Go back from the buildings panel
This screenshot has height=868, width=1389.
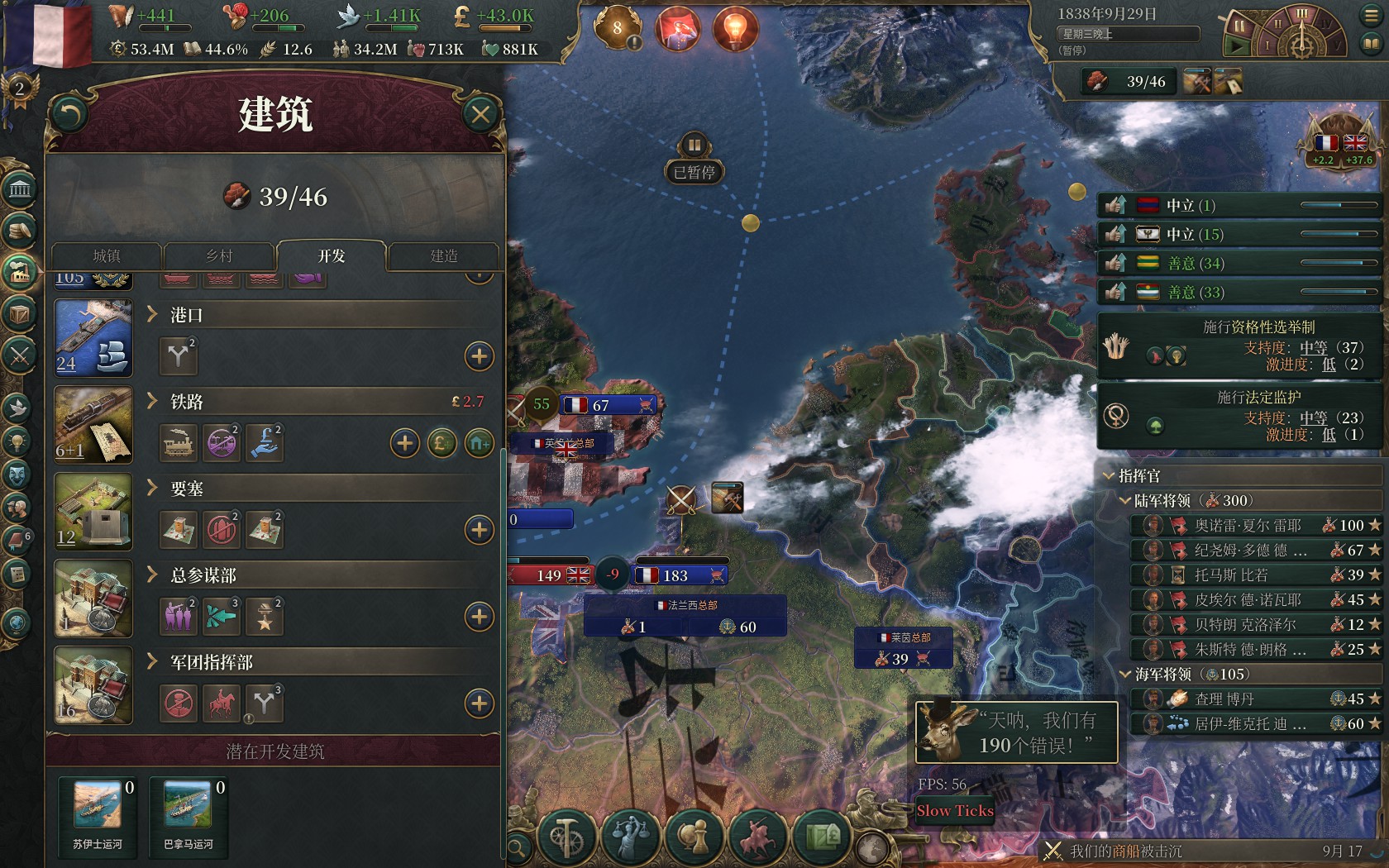pos(69,115)
